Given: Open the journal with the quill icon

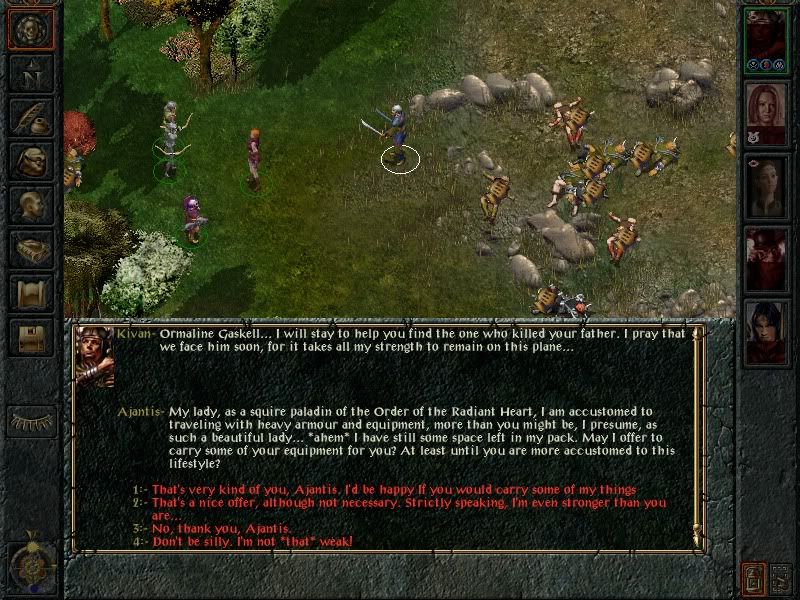Looking at the screenshot, I should (31, 116).
